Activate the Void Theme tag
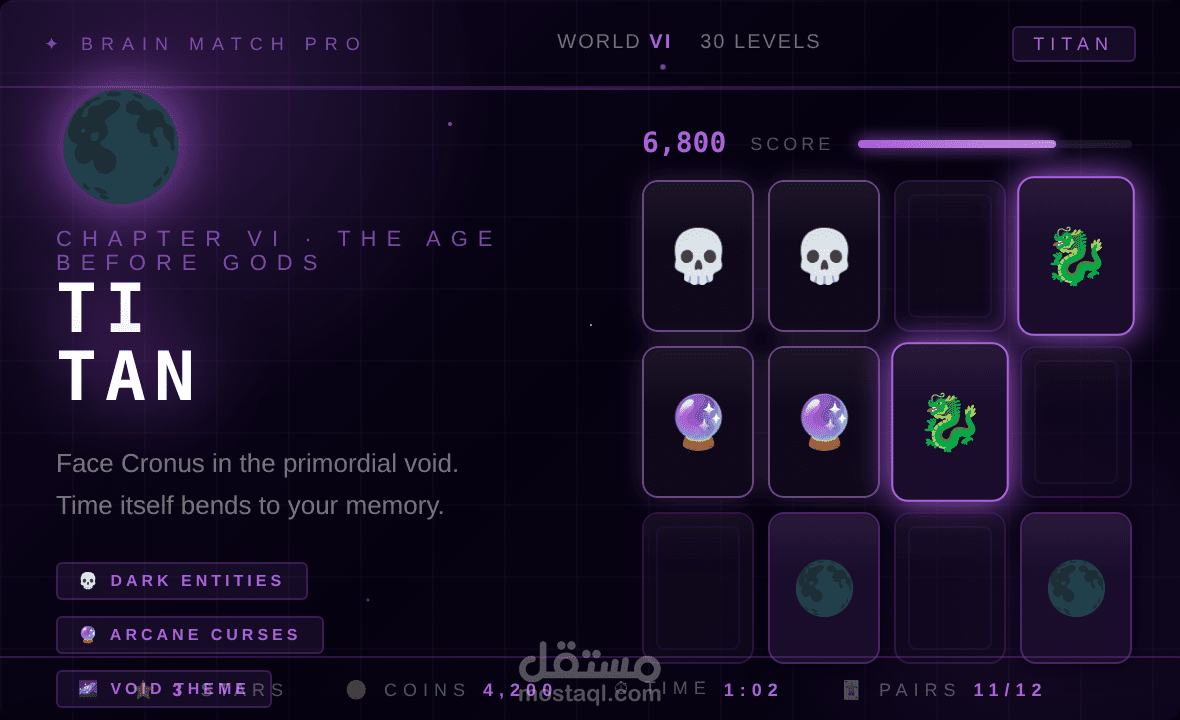This screenshot has width=1180, height=720. pos(164,689)
